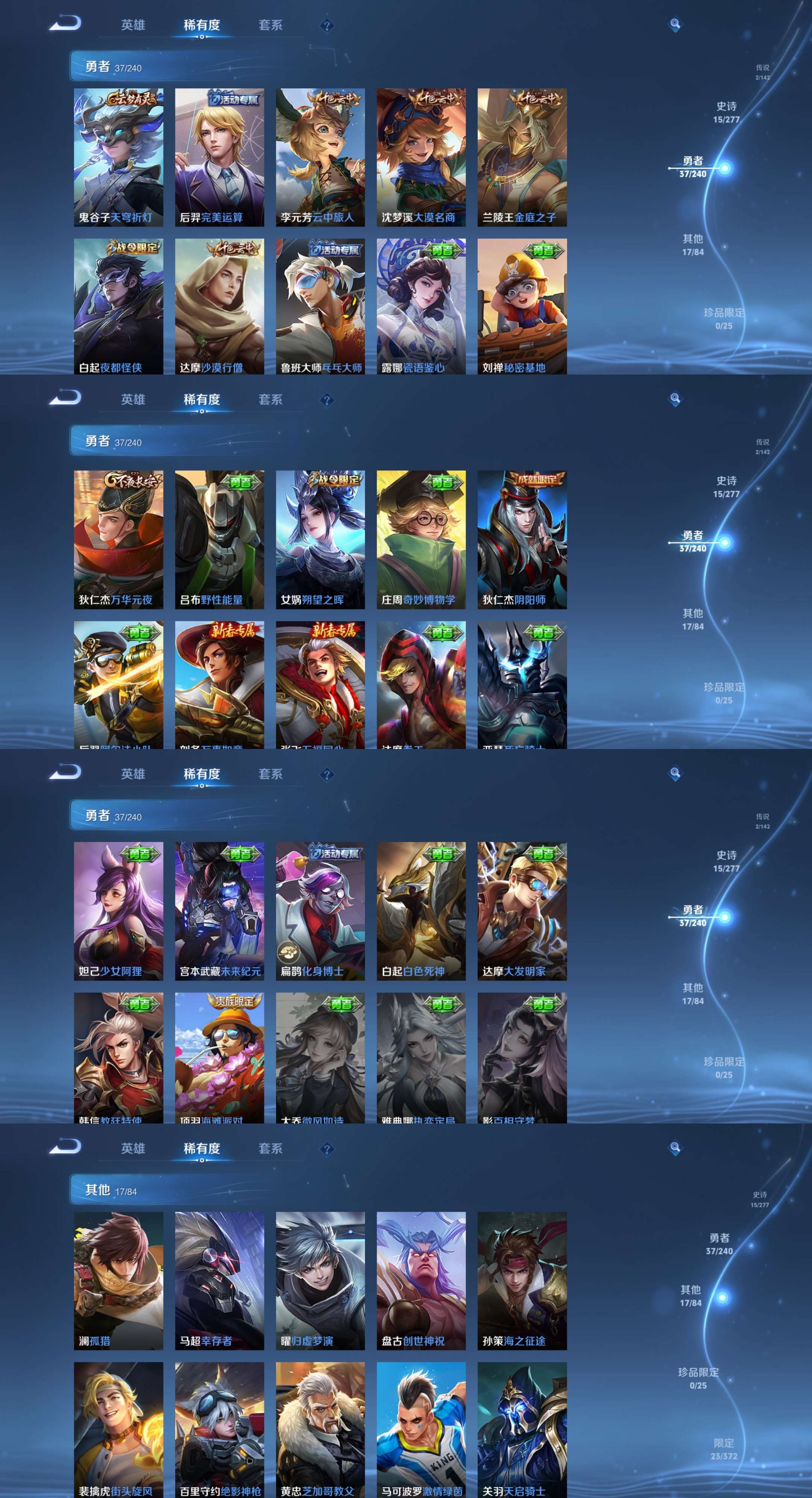
Task: Select the 盘古 创世神祝 skin card
Action: pos(421,1281)
